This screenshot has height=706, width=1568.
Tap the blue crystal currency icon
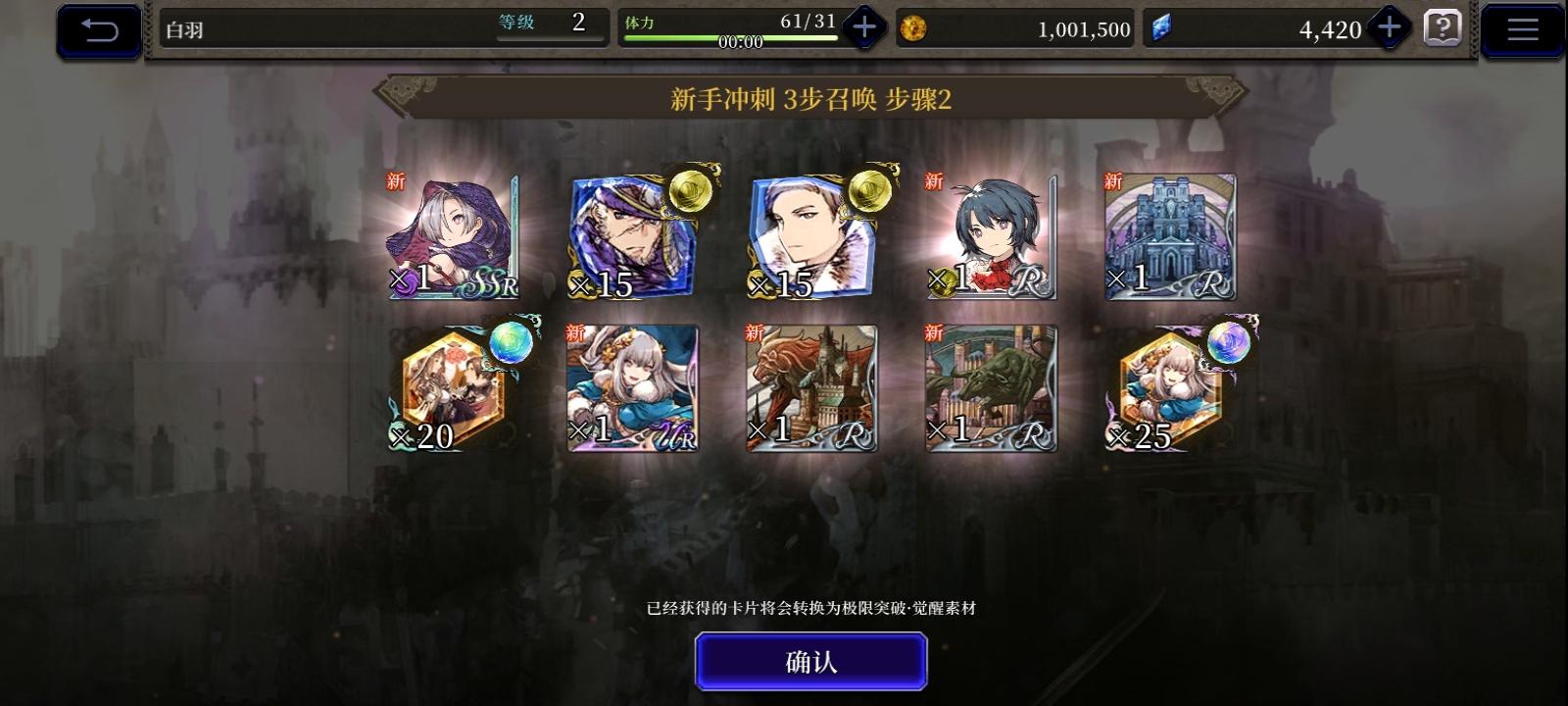[1164, 29]
